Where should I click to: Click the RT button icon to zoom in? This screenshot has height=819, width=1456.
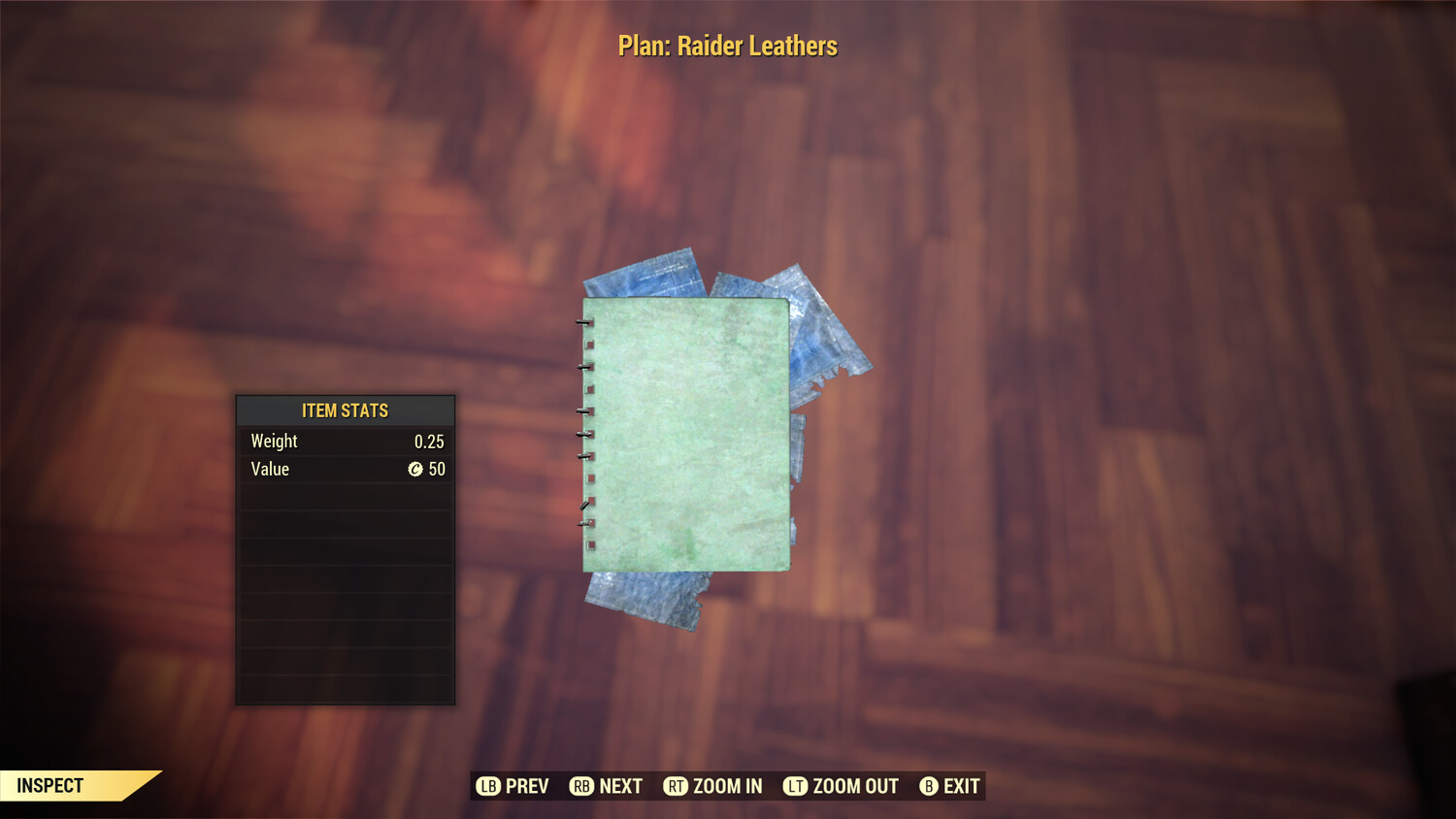coord(678,786)
